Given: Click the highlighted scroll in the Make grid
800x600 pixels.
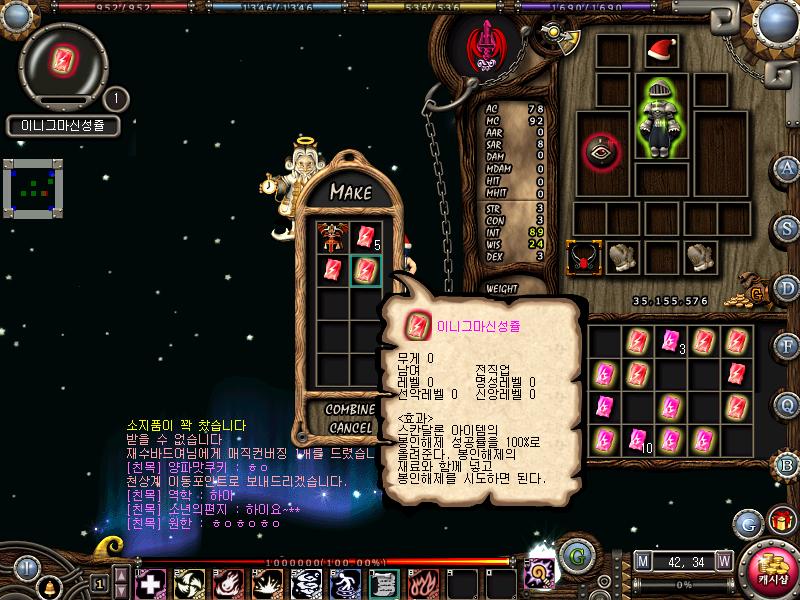Looking at the screenshot, I should 365,269.
